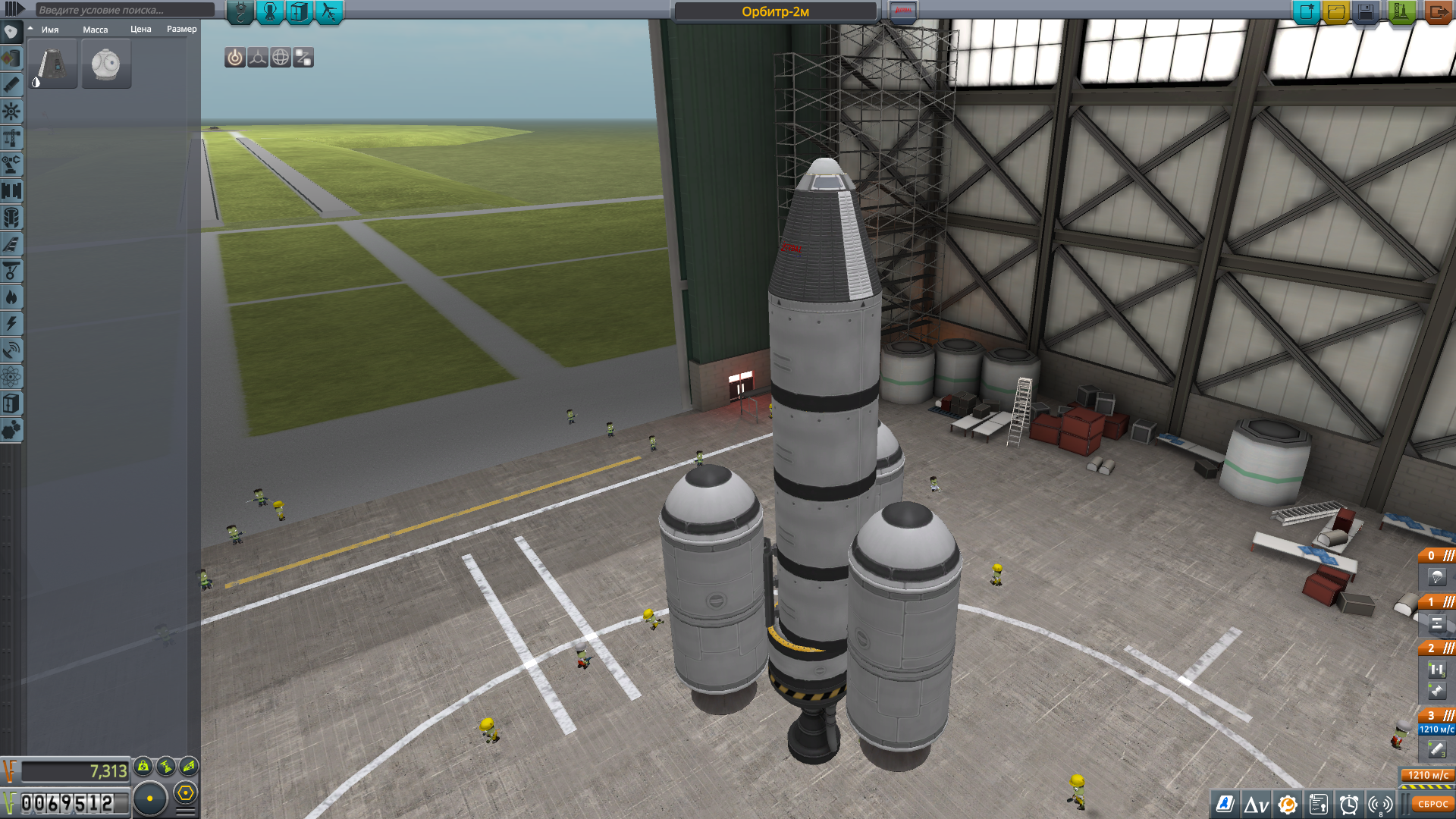Image resolution: width=1456 pixels, height=819 pixels.
Task: Pick the spherical probe core part
Action: (x=106, y=64)
